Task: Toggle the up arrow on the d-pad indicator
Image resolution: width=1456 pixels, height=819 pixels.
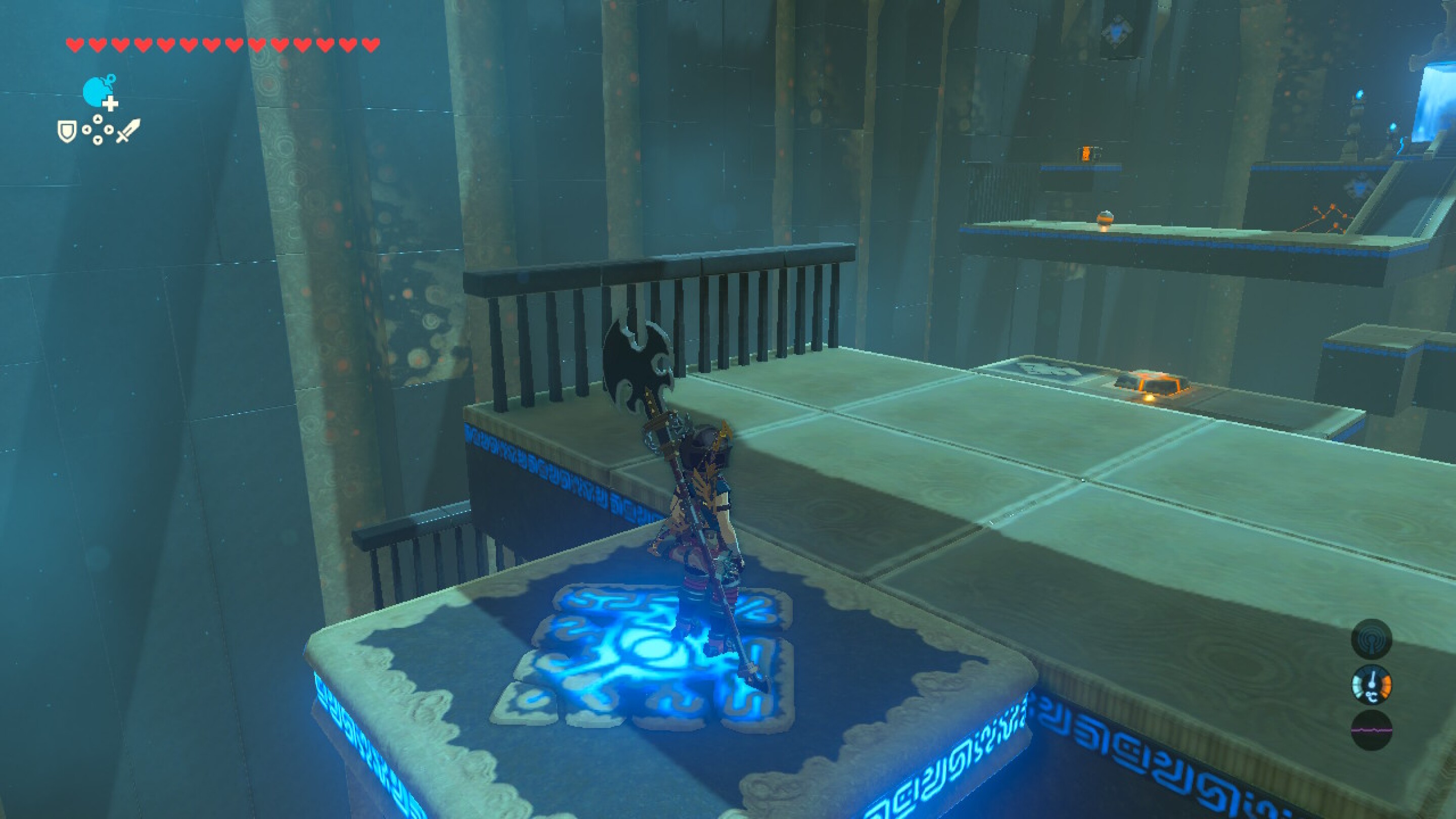Action: [x=99, y=119]
